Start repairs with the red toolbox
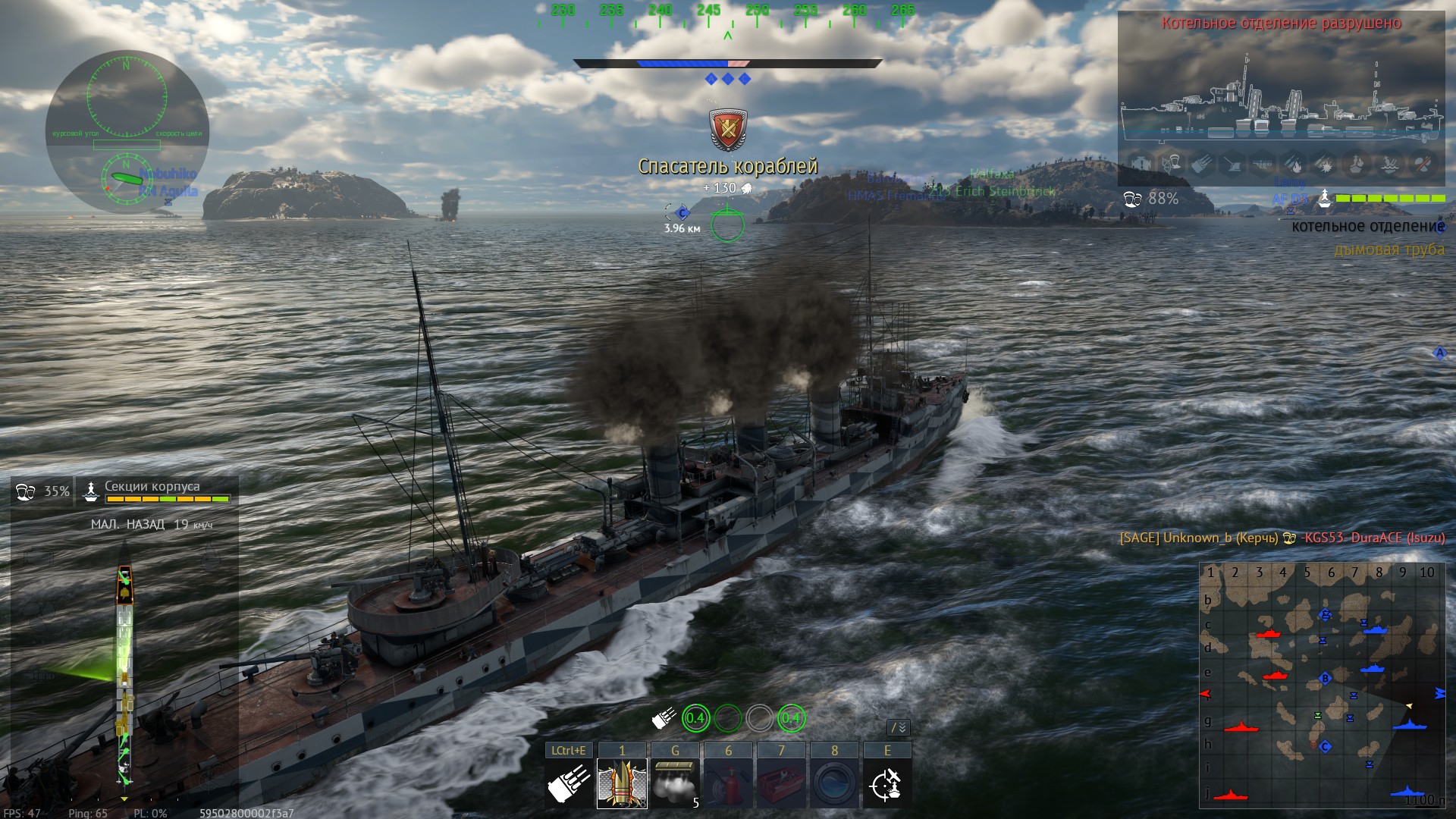Viewport: 1456px width, 819px height. 781,784
